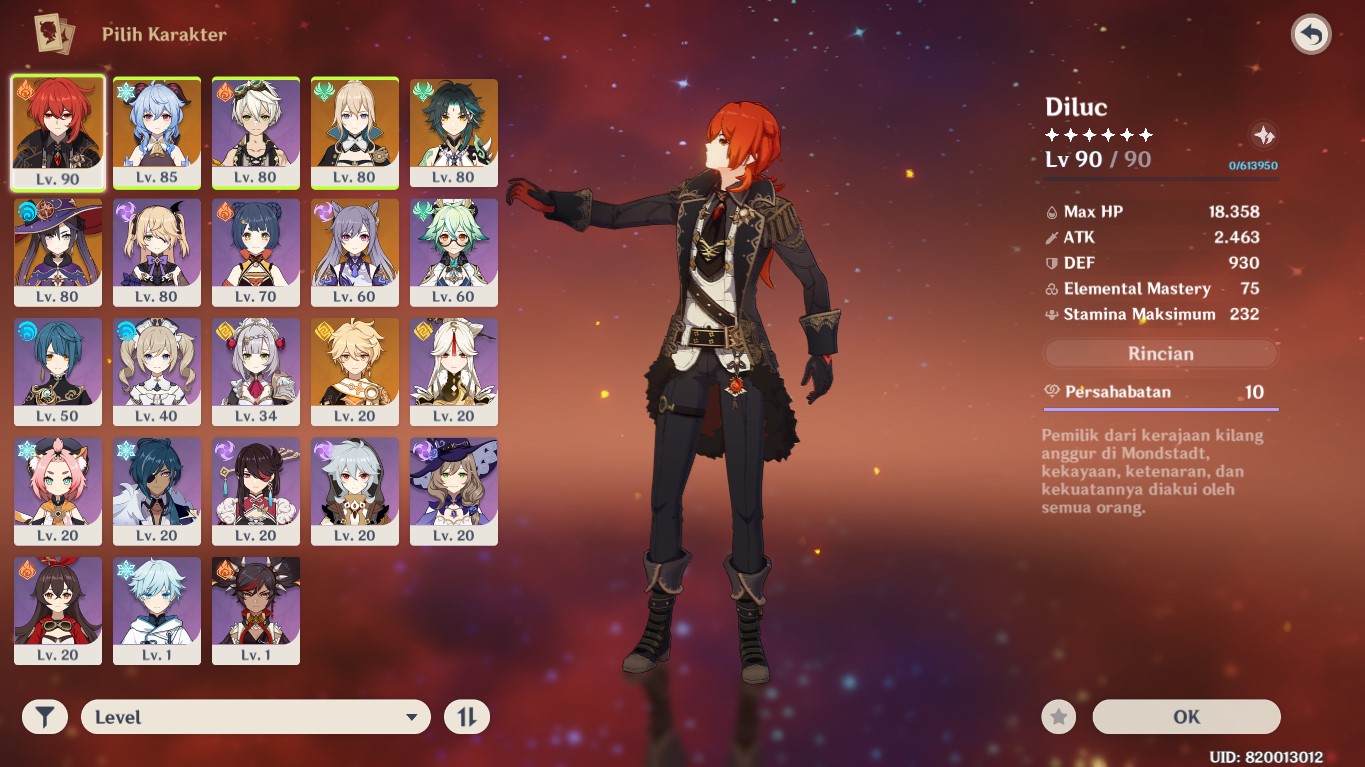
Task: Open the Rincian details panel
Action: pos(1160,354)
